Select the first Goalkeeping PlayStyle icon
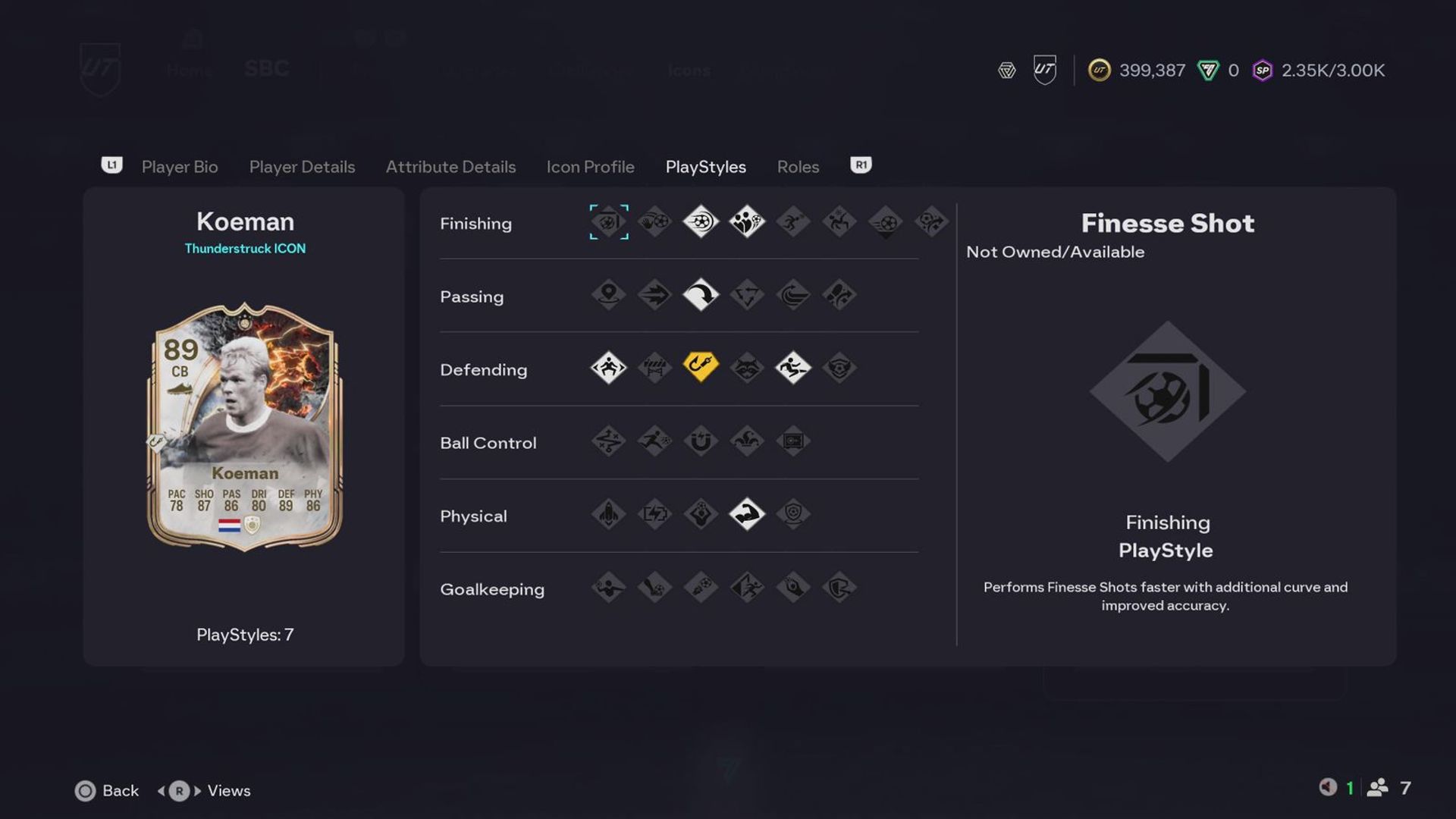The height and width of the screenshot is (819, 1456). 608,588
